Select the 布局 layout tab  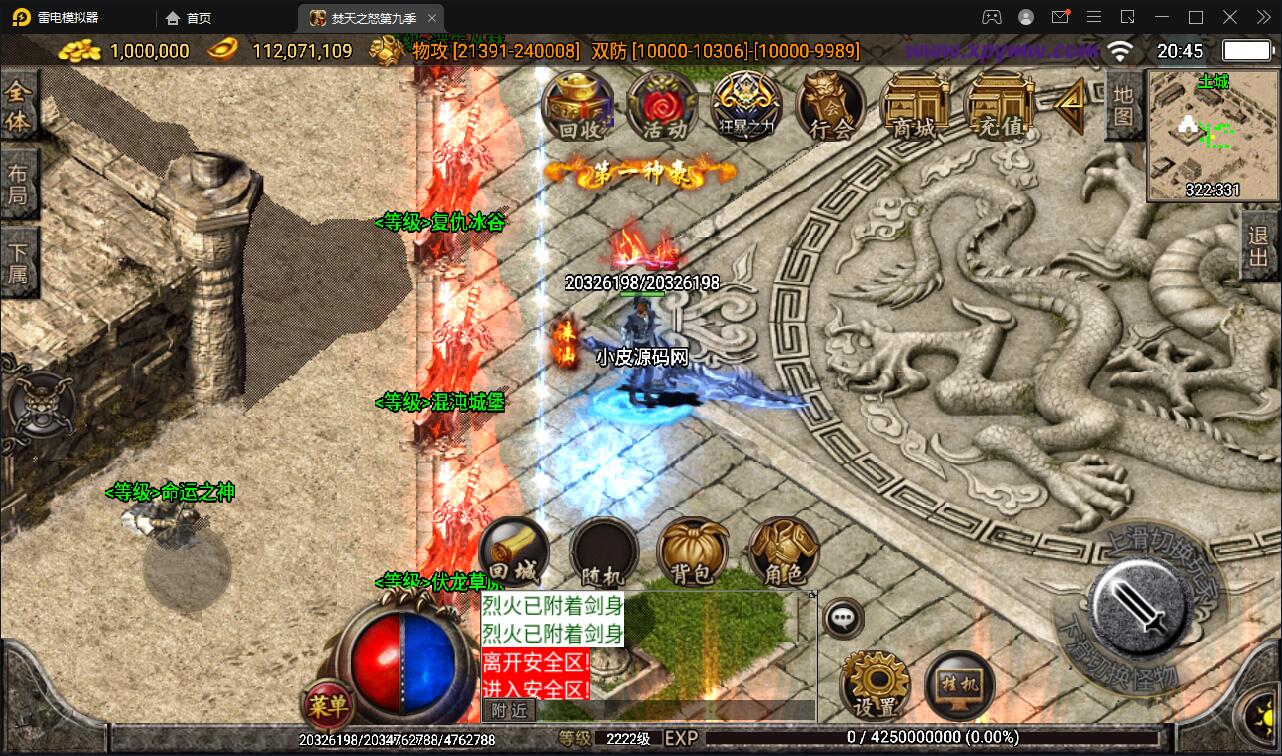point(18,184)
